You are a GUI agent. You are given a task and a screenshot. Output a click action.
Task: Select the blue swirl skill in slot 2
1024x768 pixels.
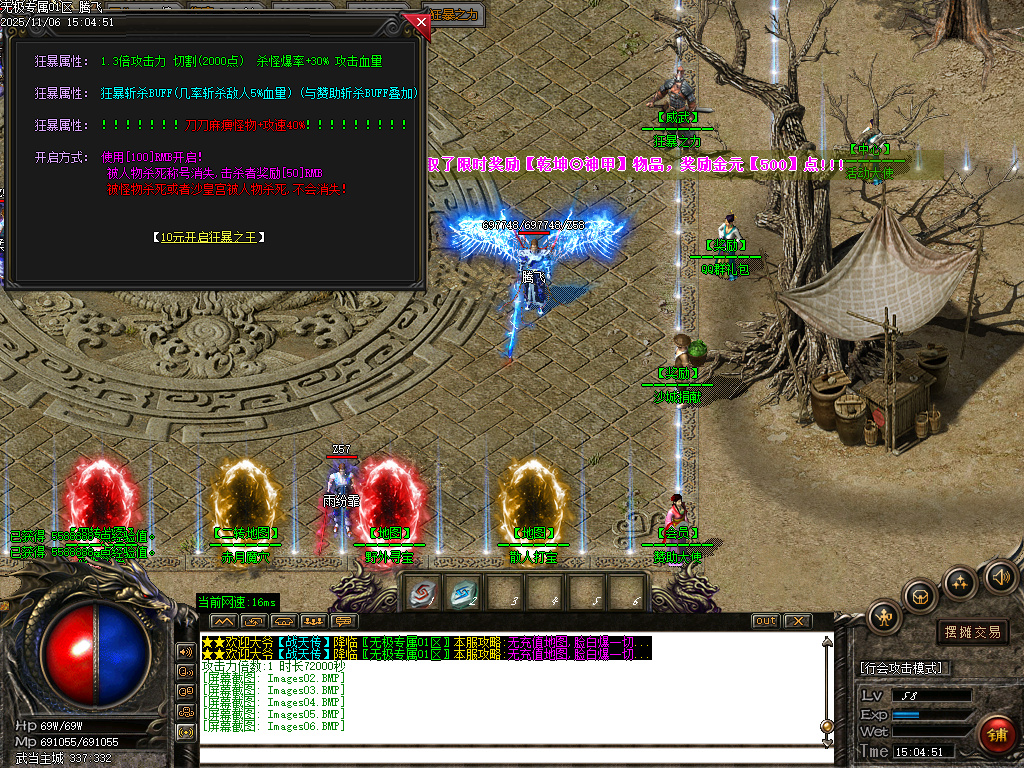click(461, 592)
